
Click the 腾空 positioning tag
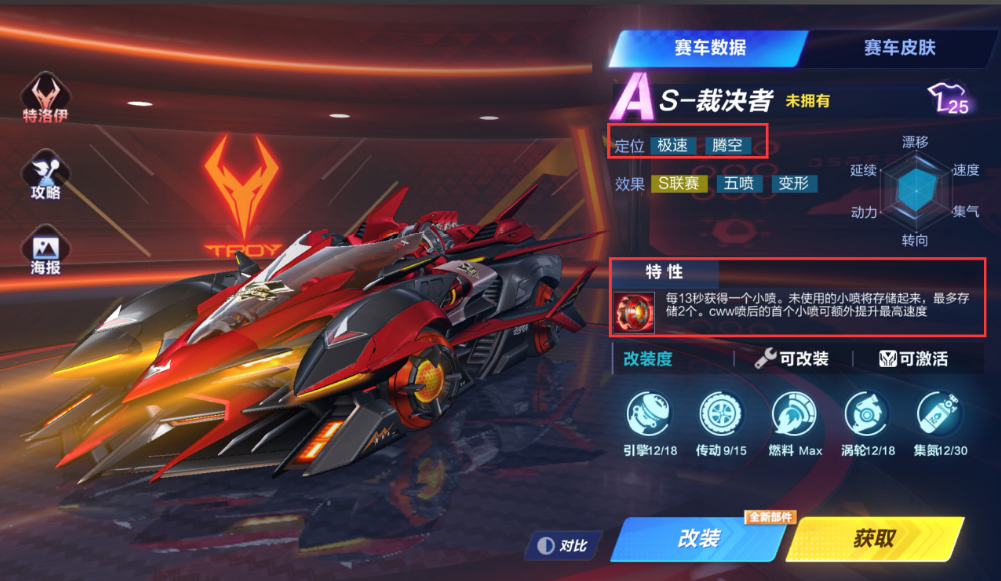(727, 145)
